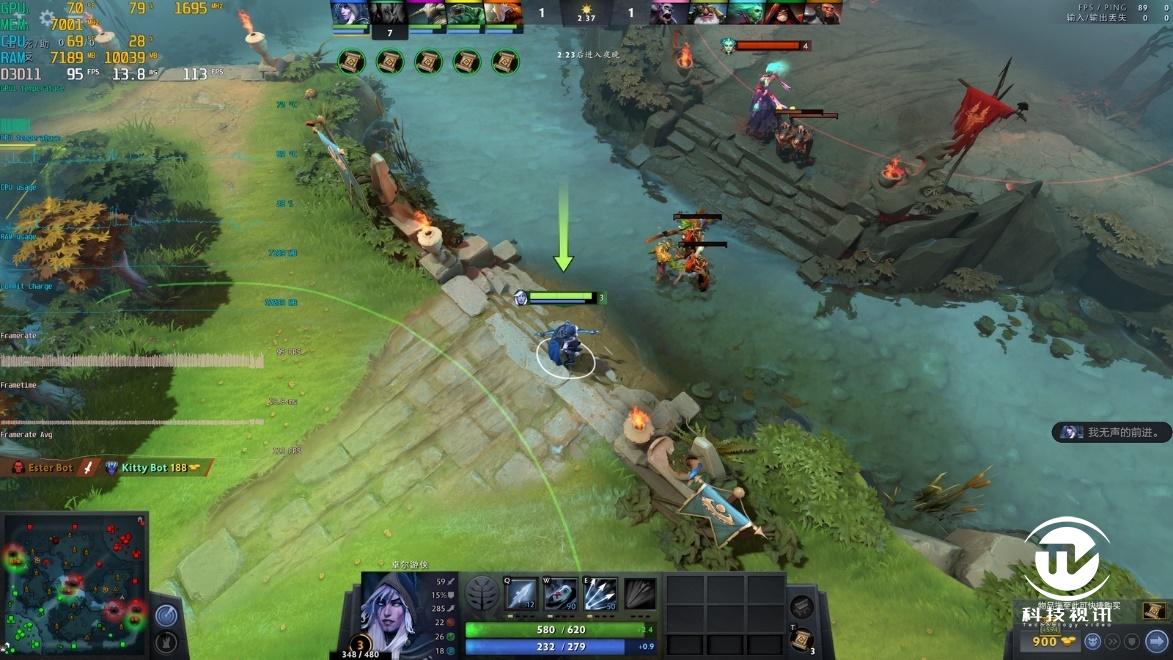This screenshot has height=660, width=1173.
Task: Click the day-night game clock
Action: pyautogui.click(x=586, y=13)
